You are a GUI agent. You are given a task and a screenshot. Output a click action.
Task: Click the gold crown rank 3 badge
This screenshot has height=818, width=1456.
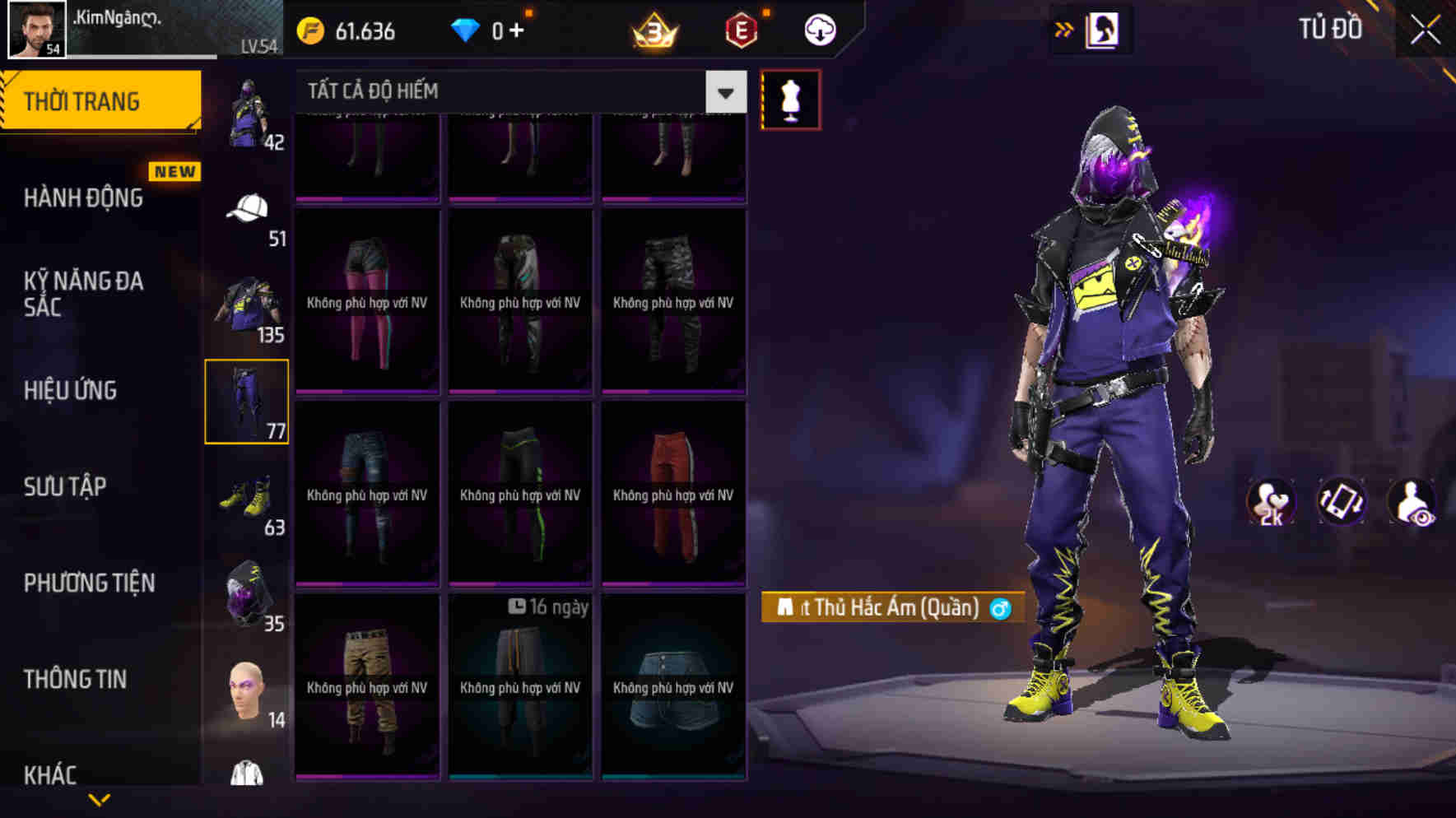650,31
